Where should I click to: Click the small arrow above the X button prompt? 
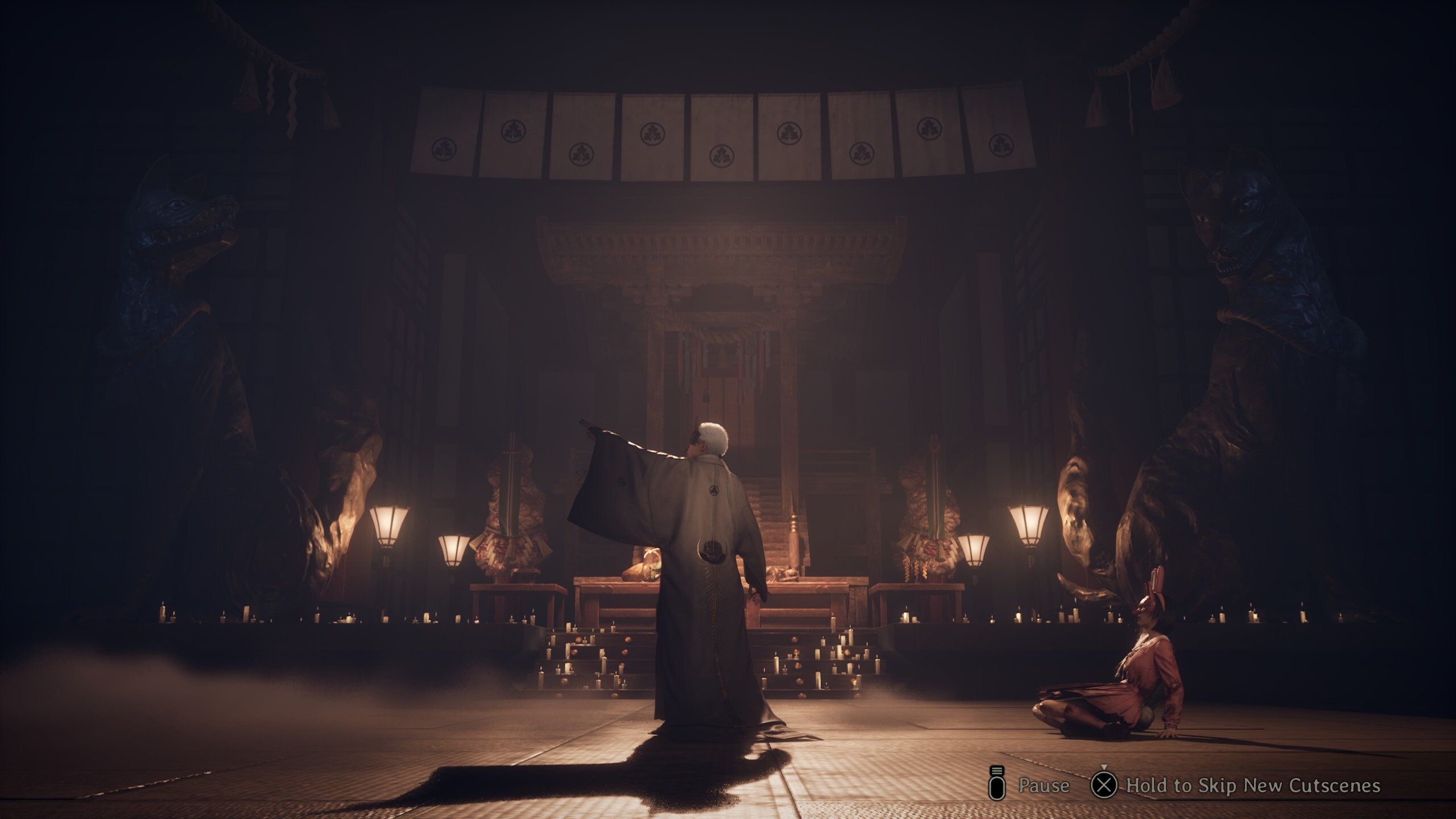(x=1104, y=767)
